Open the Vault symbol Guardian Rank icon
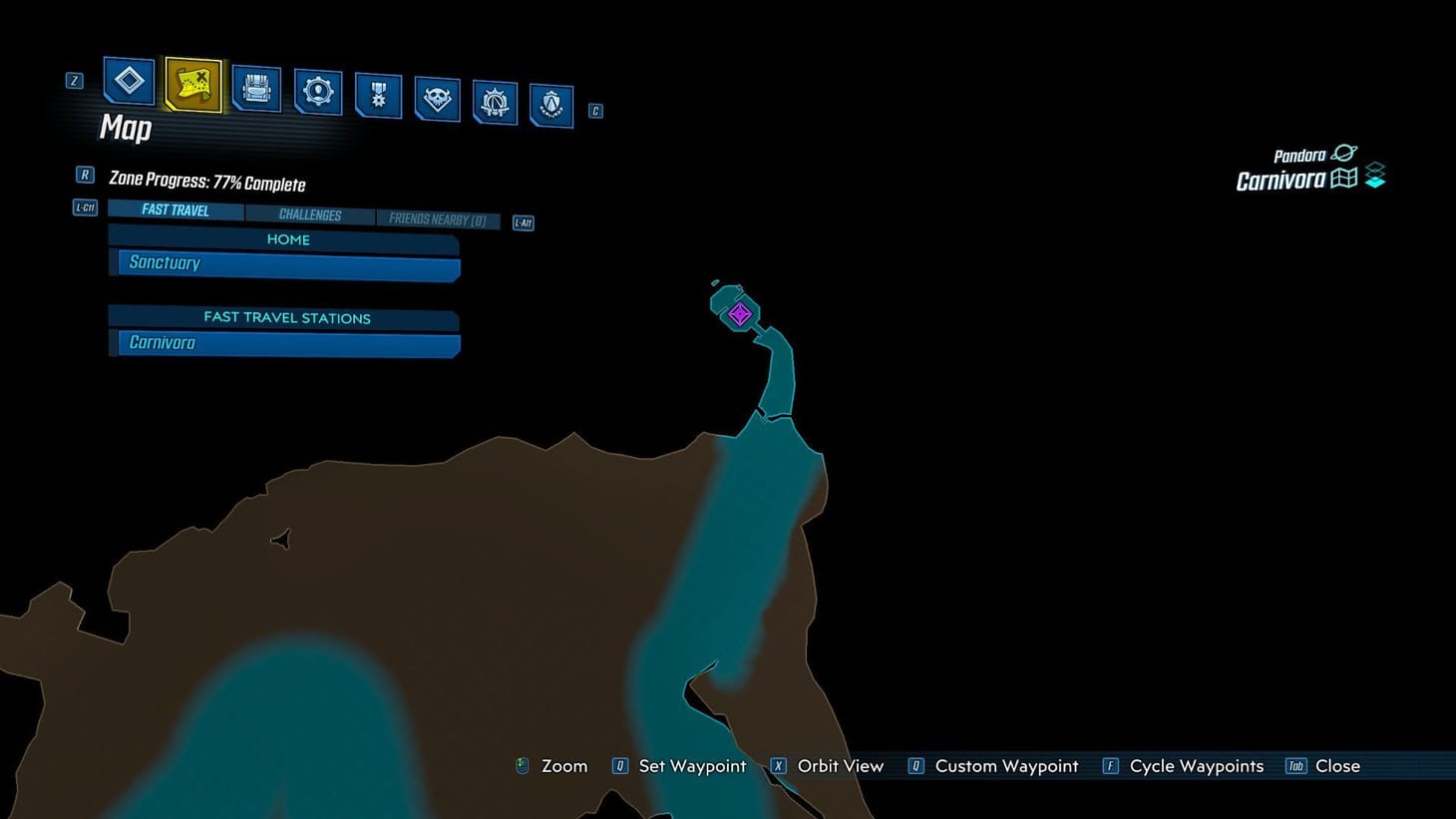1456x819 pixels. click(x=496, y=103)
